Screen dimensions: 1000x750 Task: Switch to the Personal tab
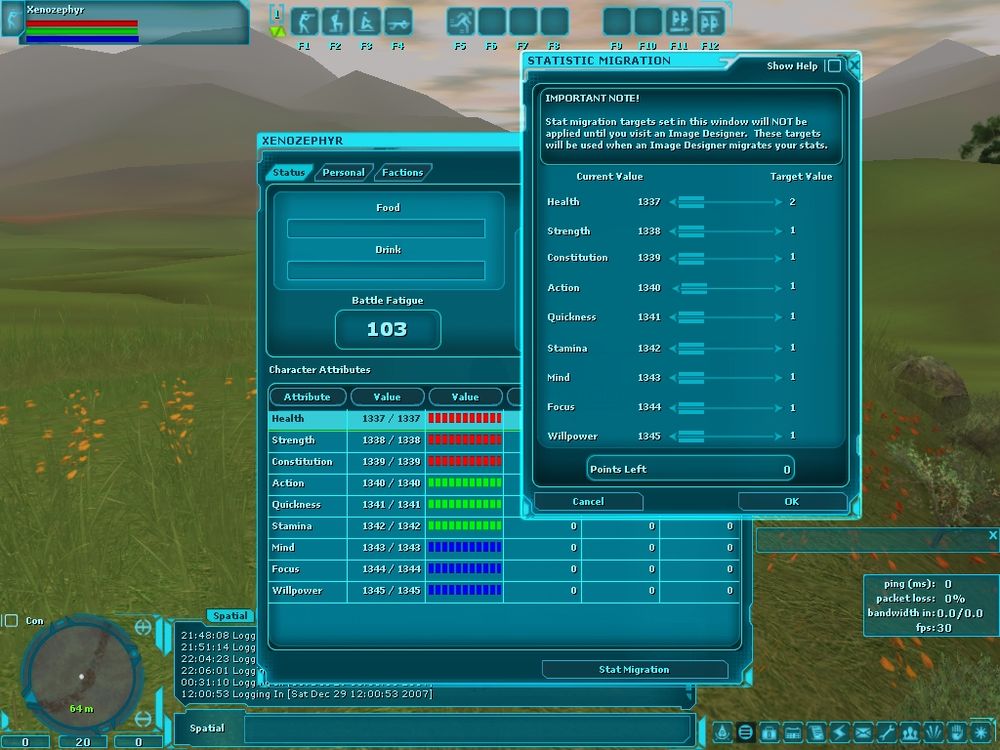click(x=343, y=172)
